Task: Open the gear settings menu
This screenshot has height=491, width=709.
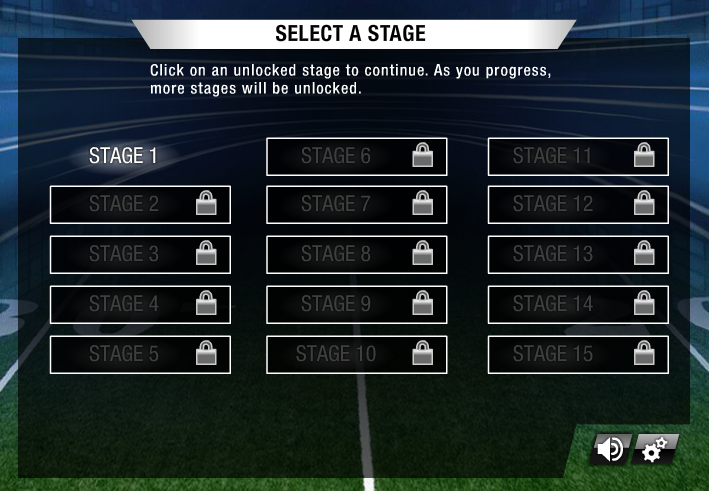Action: click(x=654, y=450)
